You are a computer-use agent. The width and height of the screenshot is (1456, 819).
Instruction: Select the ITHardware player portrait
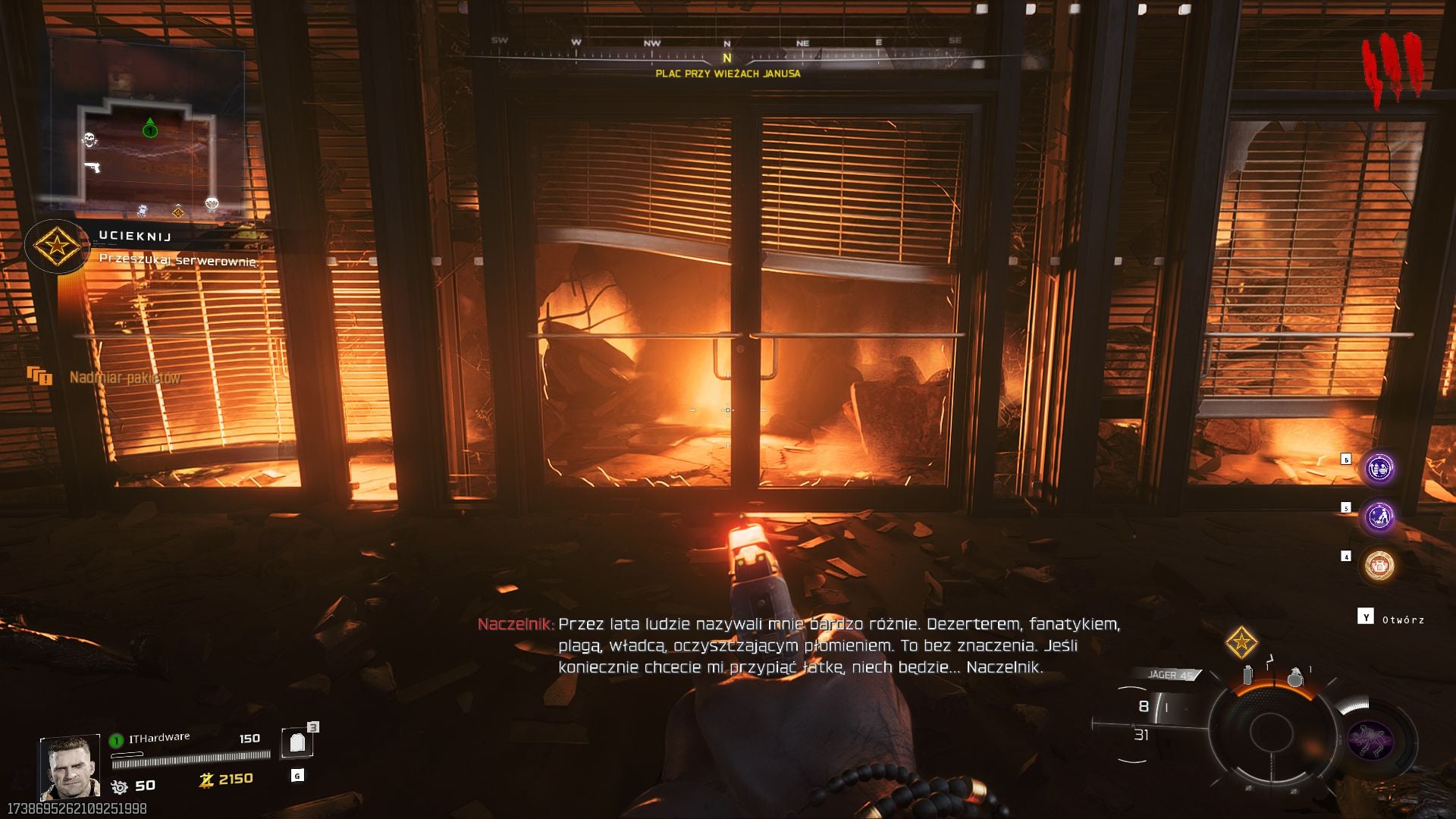[x=70, y=767]
